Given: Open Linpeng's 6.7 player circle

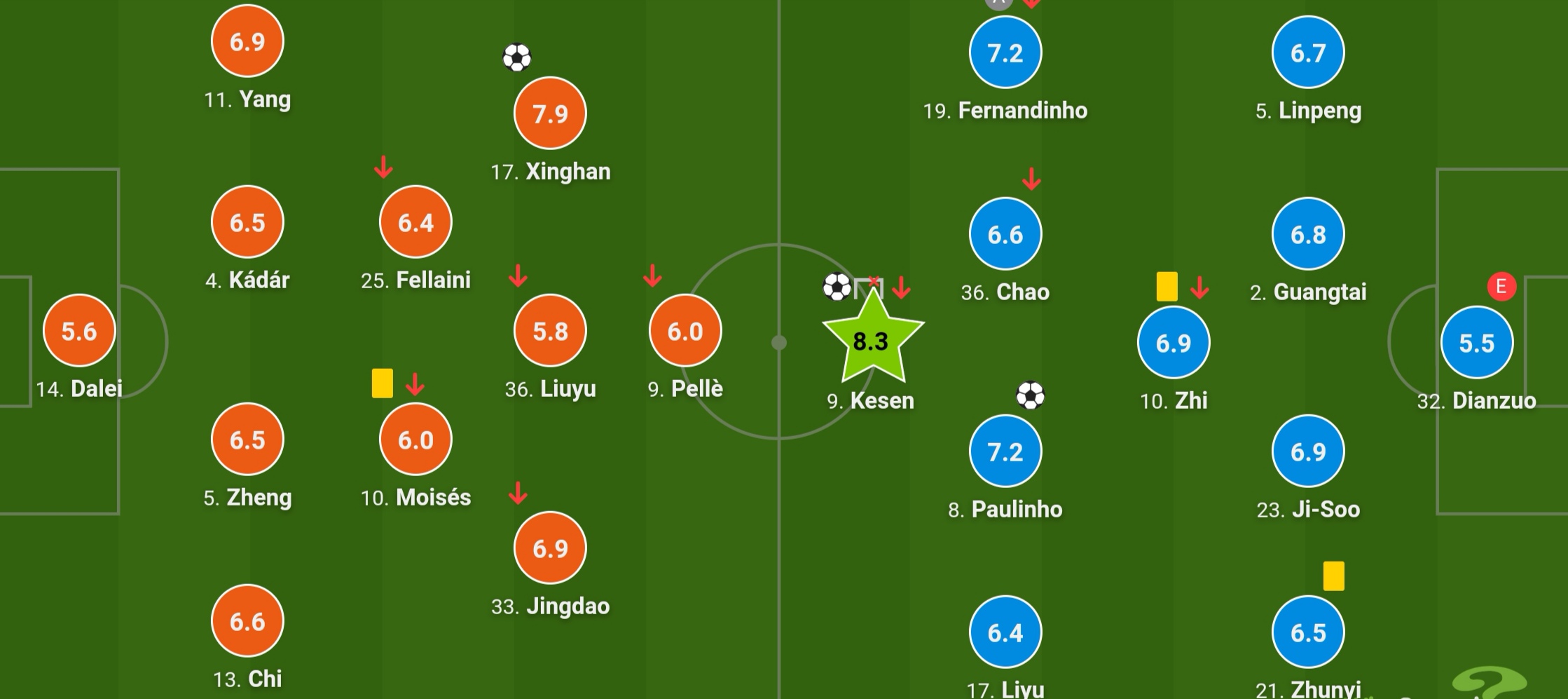Looking at the screenshot, I should [1308, 53].
